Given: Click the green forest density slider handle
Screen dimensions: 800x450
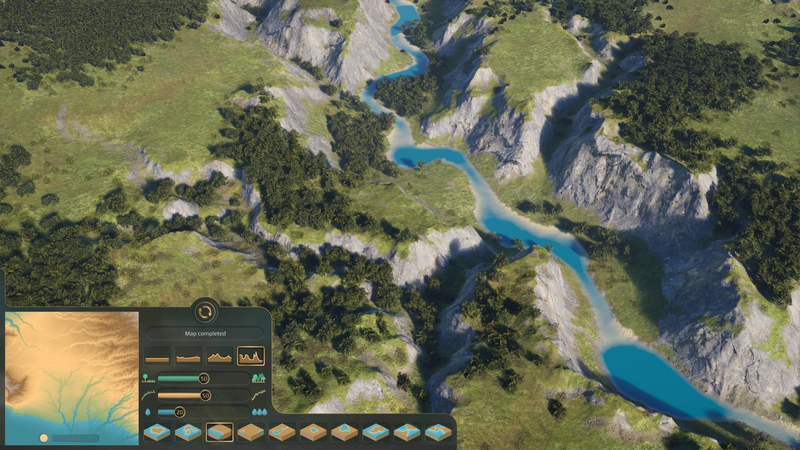Looking at the screenshot, I should pos(203,378).
